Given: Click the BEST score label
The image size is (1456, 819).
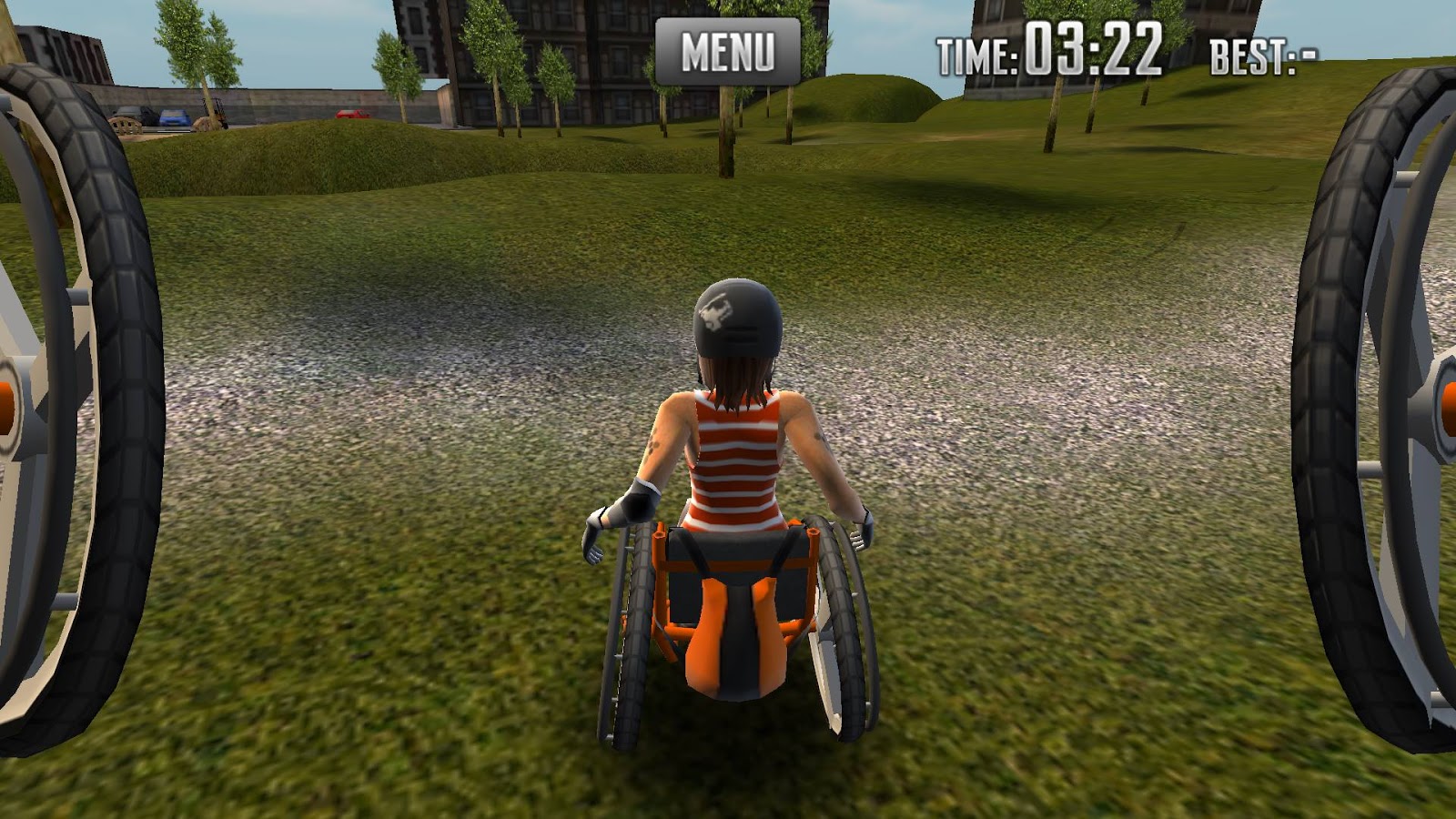Looking at the screenshot, I should point(1265,56).
